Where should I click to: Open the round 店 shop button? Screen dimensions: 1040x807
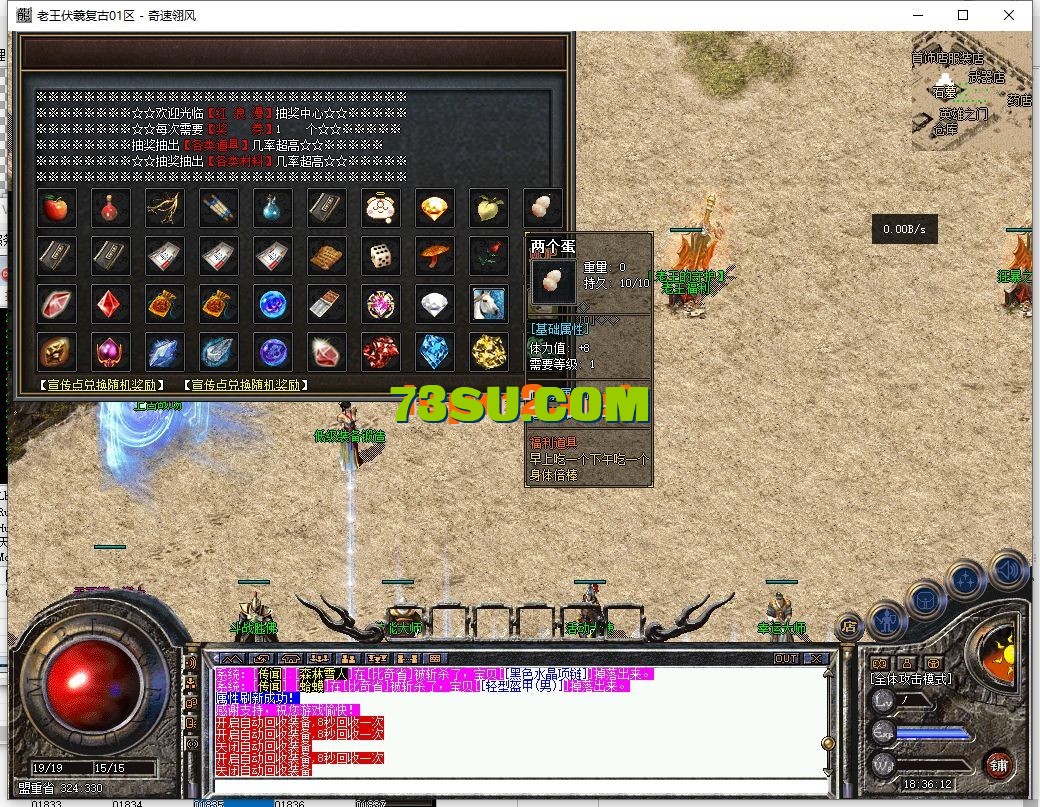click(x=849, y=626)
